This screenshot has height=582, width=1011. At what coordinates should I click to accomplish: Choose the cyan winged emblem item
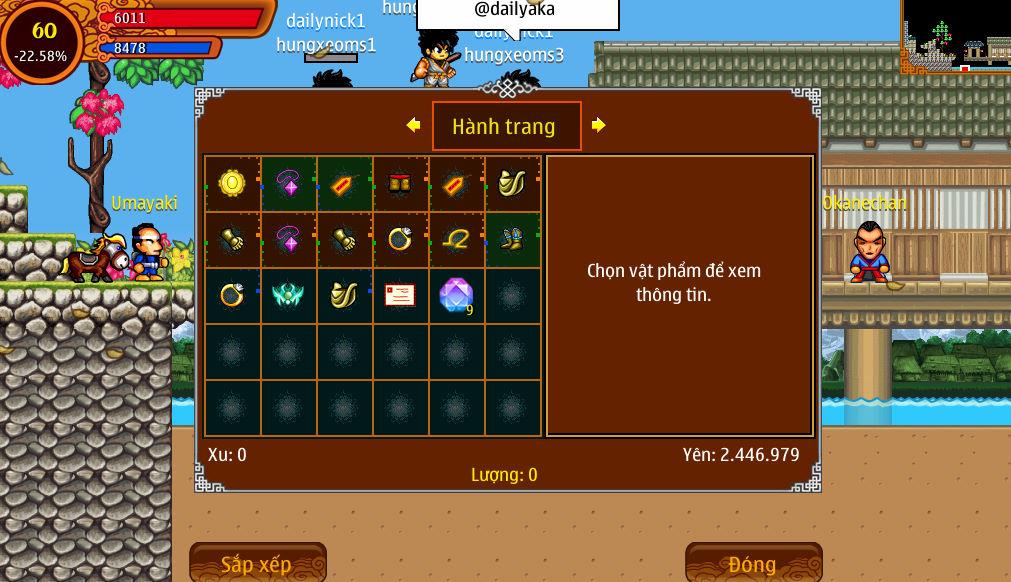click(x=288, y=295)
